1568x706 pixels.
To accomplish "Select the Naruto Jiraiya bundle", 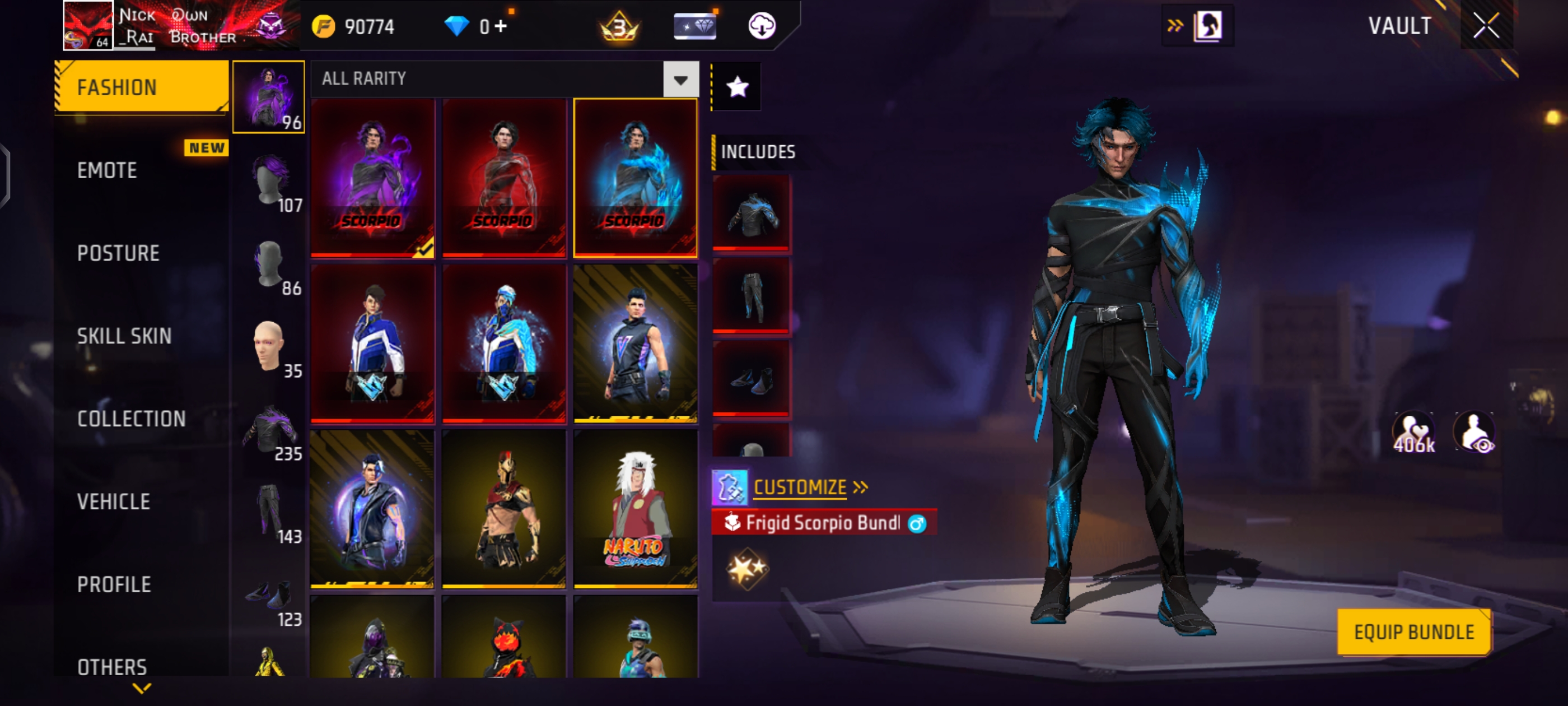I will [636, 509].
